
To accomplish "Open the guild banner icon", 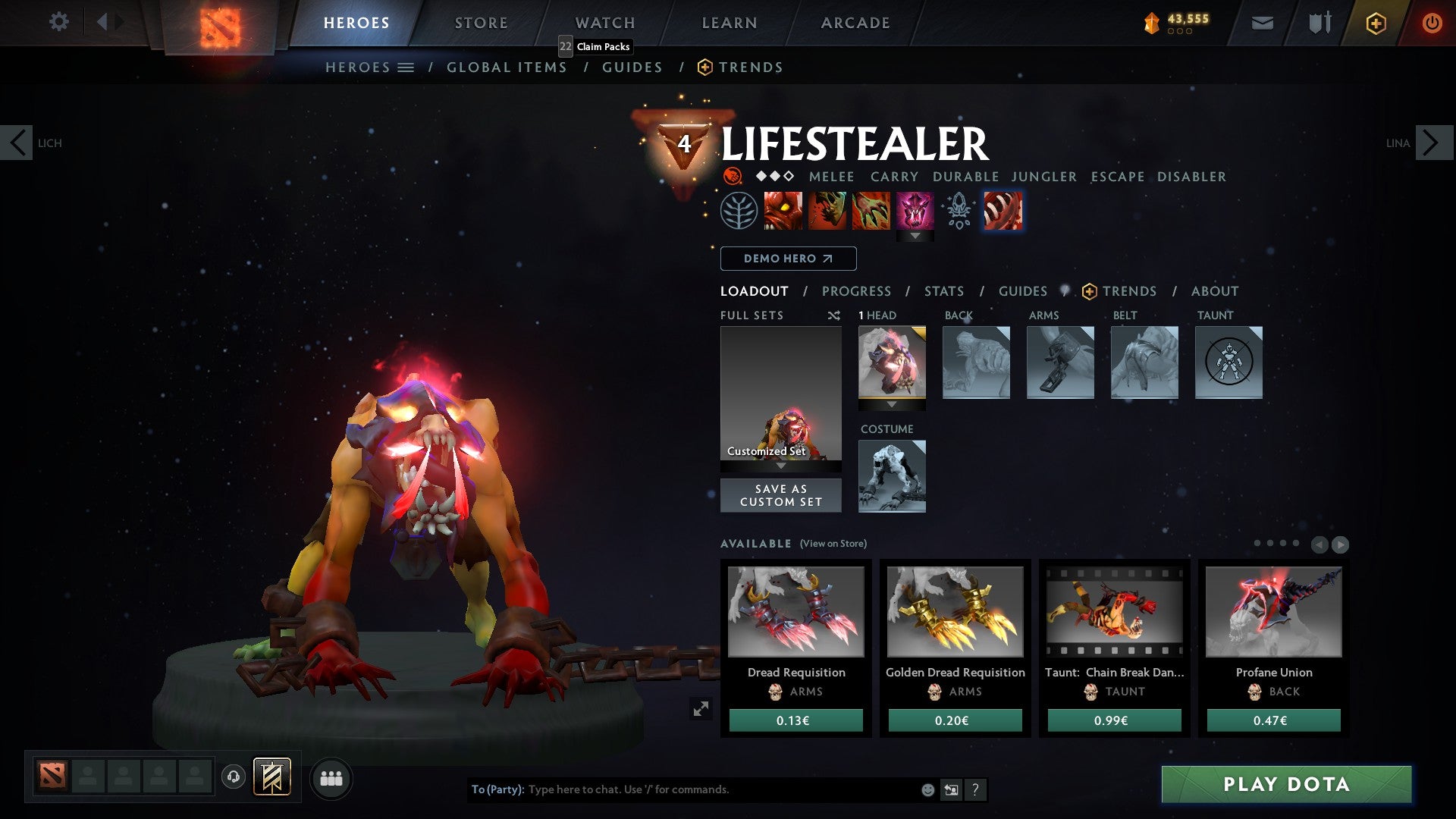I will pyautogui.click(x=271, y=777).
